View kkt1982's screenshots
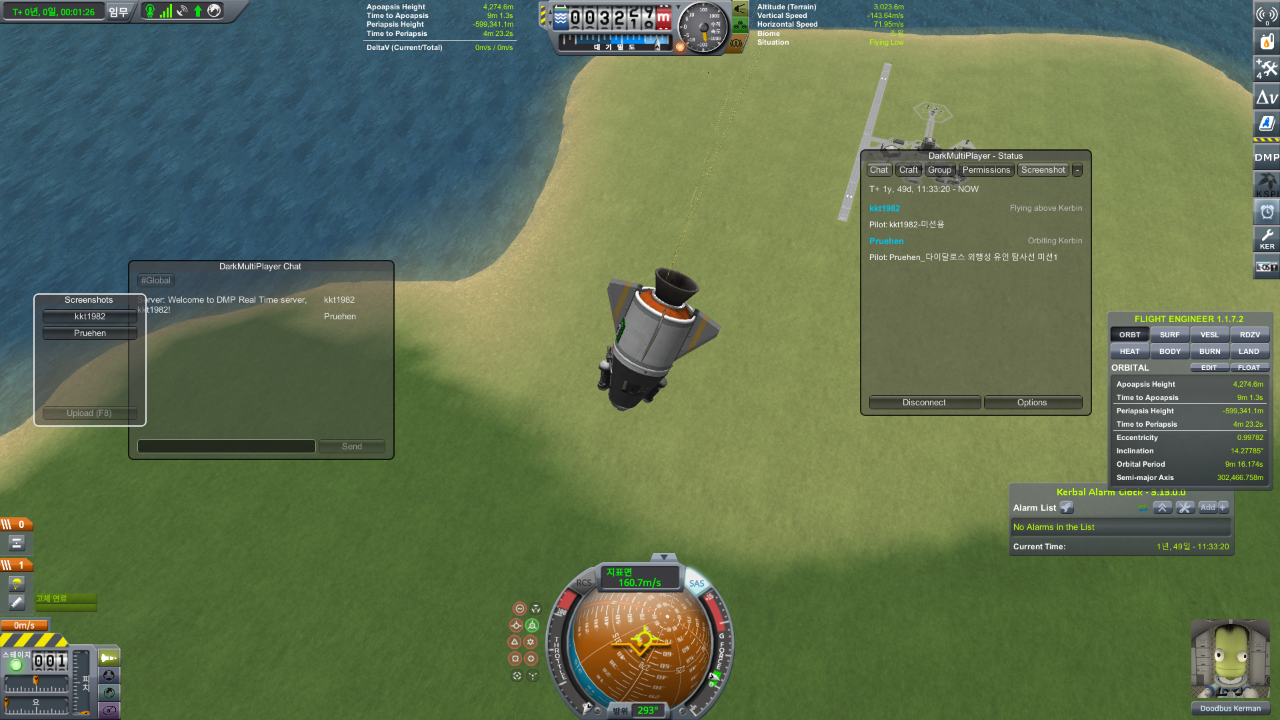 pyautogui.click(x=90, y=317)
